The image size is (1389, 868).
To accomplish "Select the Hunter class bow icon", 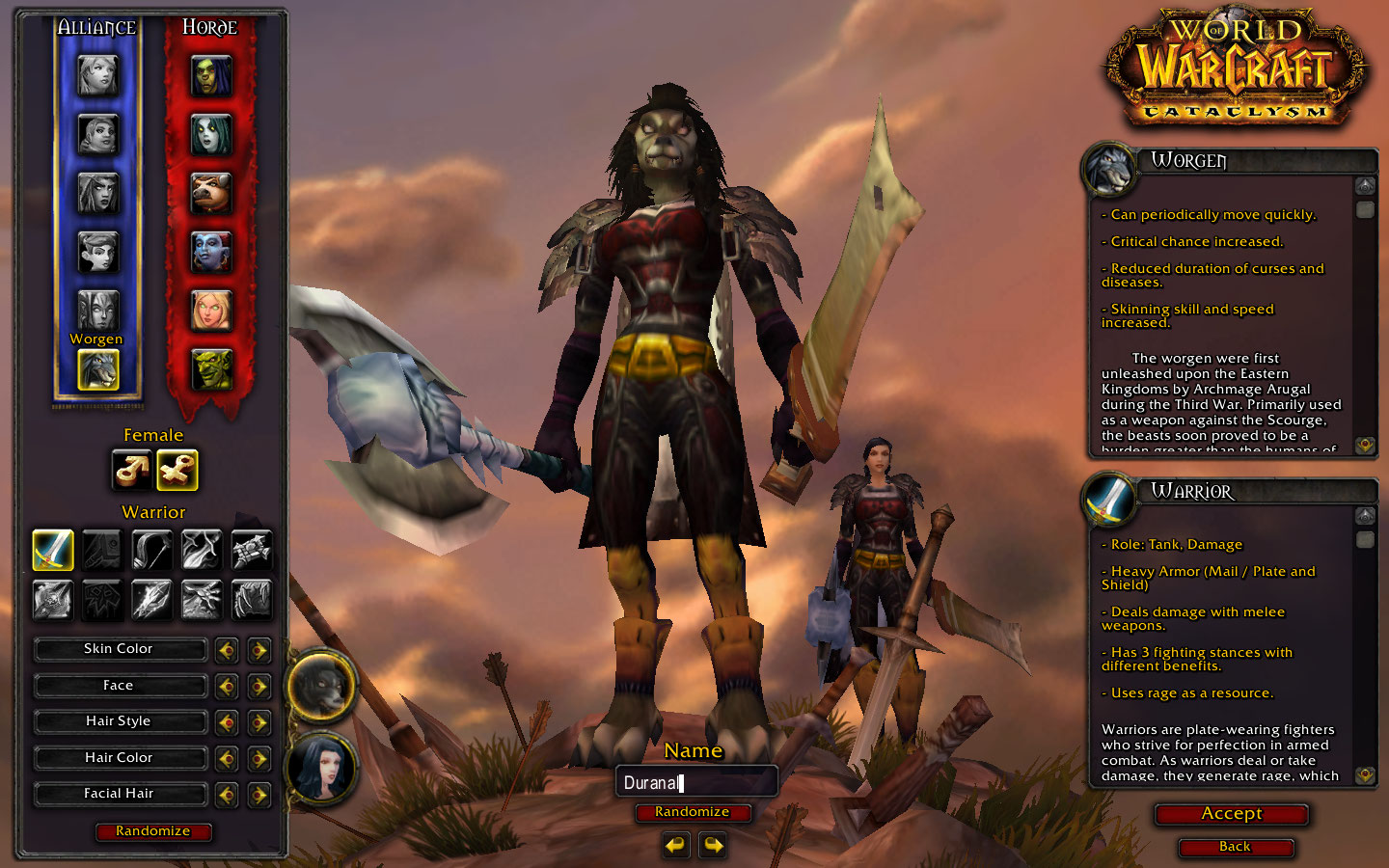I will pyautogui.click(x=151, y=550).
